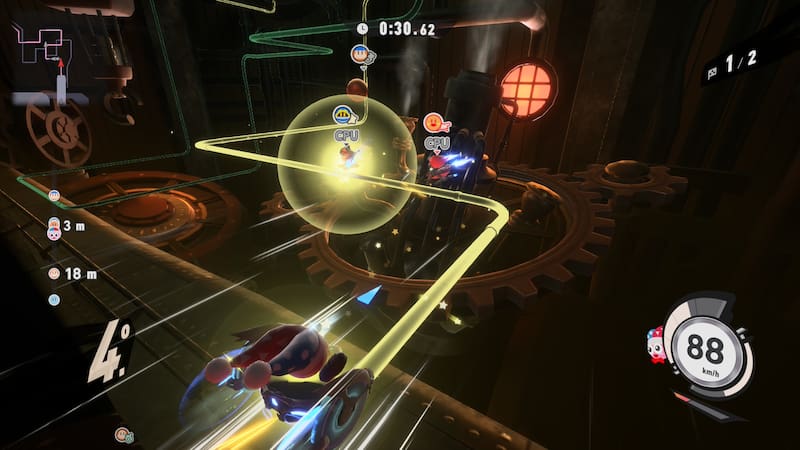Image resolution: width=800 pixels, height=450 pixels.
Task: Select the racer icon marked 3 m
Action: [54, 228]
